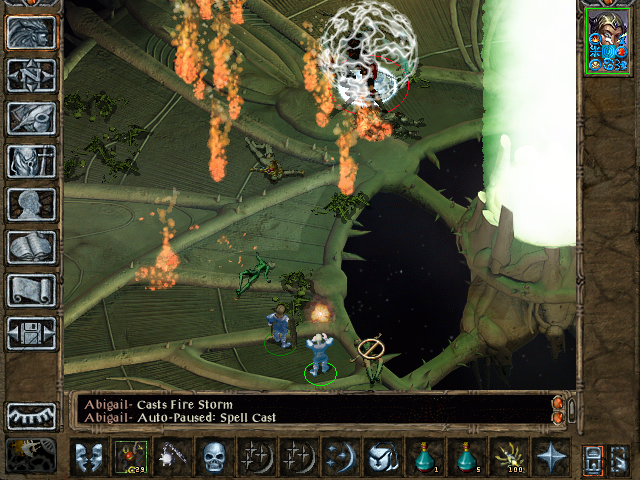640x480 pixels.
Task: Select Abigail's character portrait
Action: [609, 41]
